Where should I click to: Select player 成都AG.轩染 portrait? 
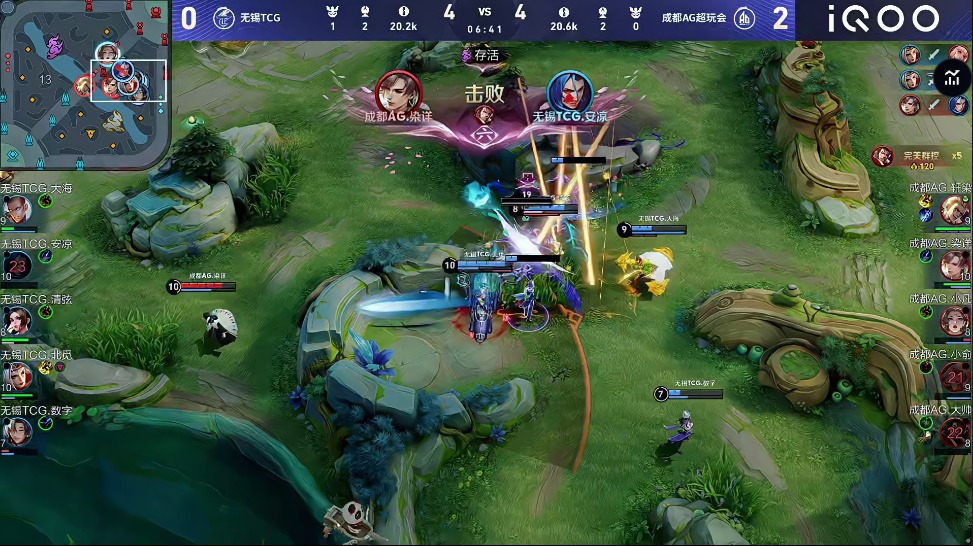click(x=954, y=209)
